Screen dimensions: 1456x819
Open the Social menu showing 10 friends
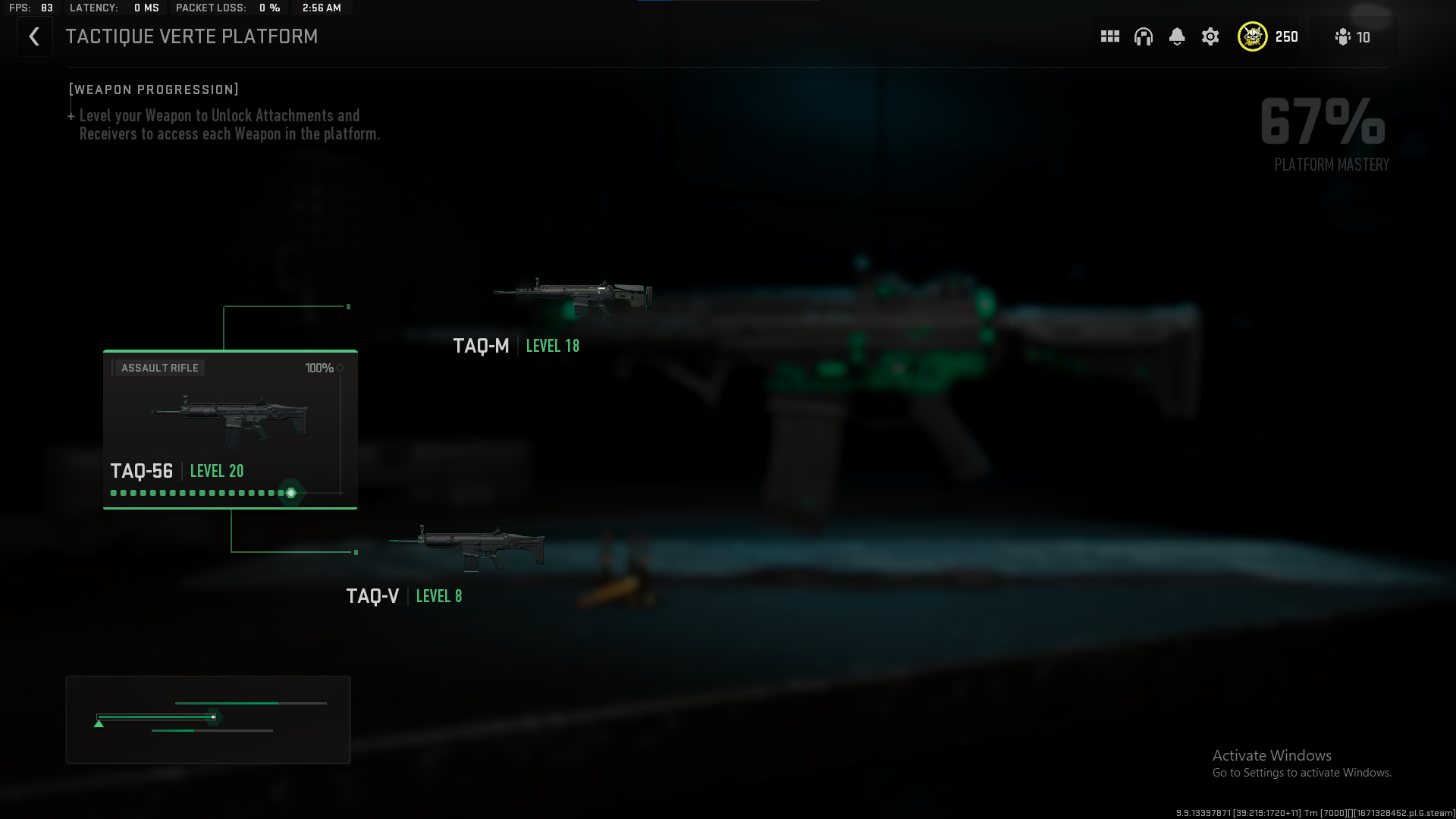1353,36
